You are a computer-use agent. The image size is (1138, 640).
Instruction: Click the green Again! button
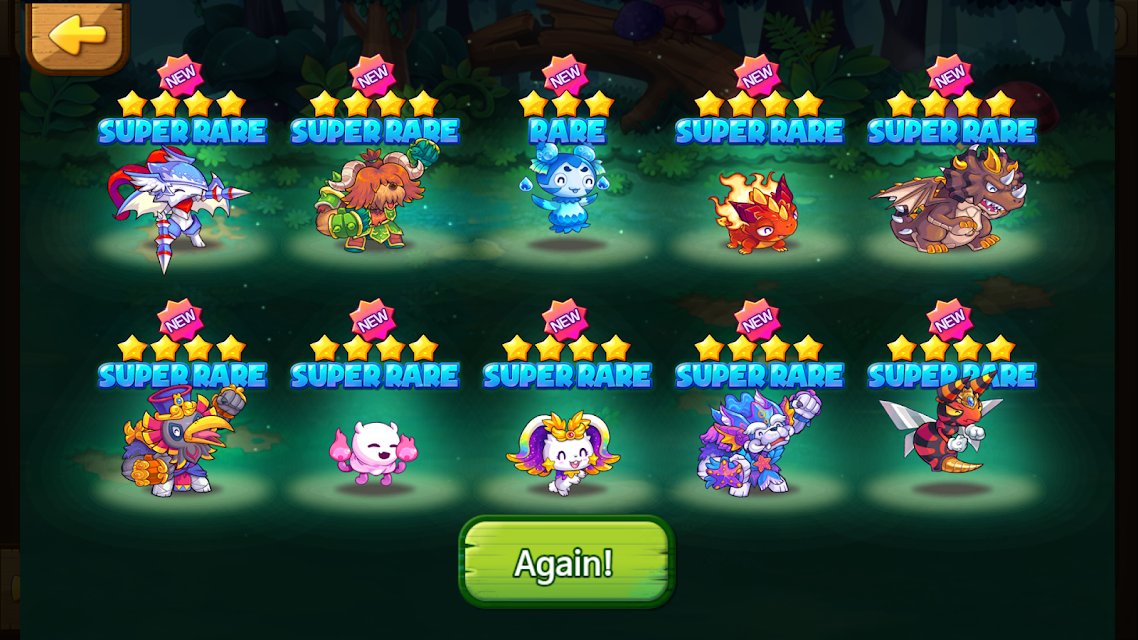[566, 562]
